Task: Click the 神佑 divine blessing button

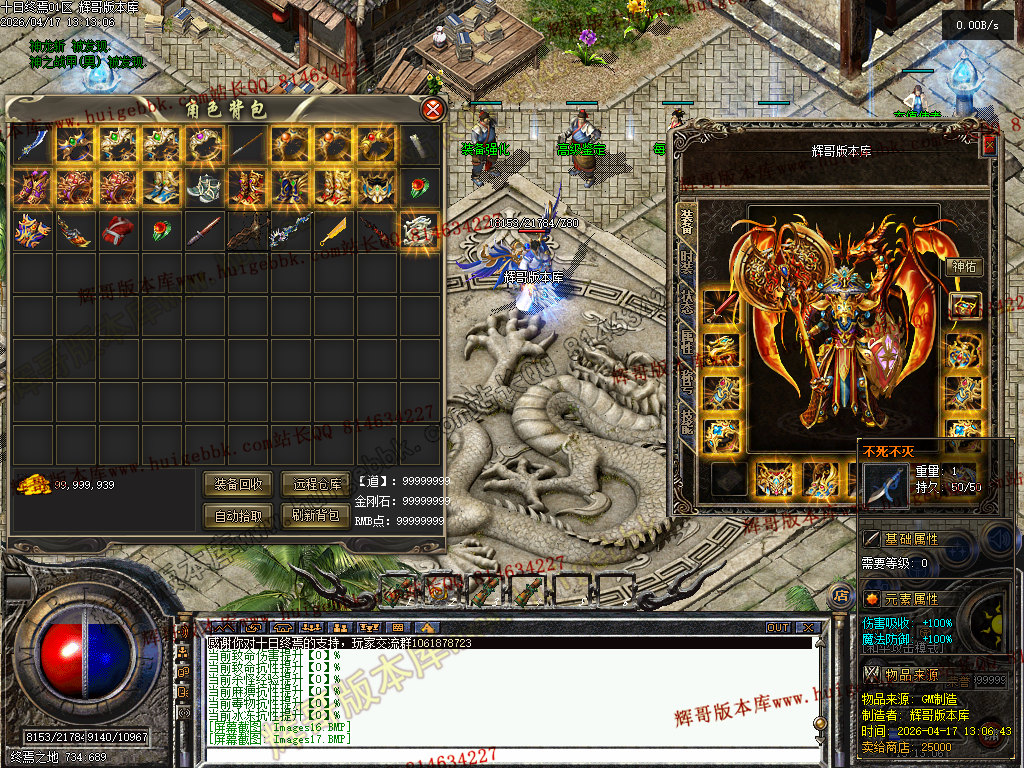Action: pyautogui.click(x=963, y=267)
